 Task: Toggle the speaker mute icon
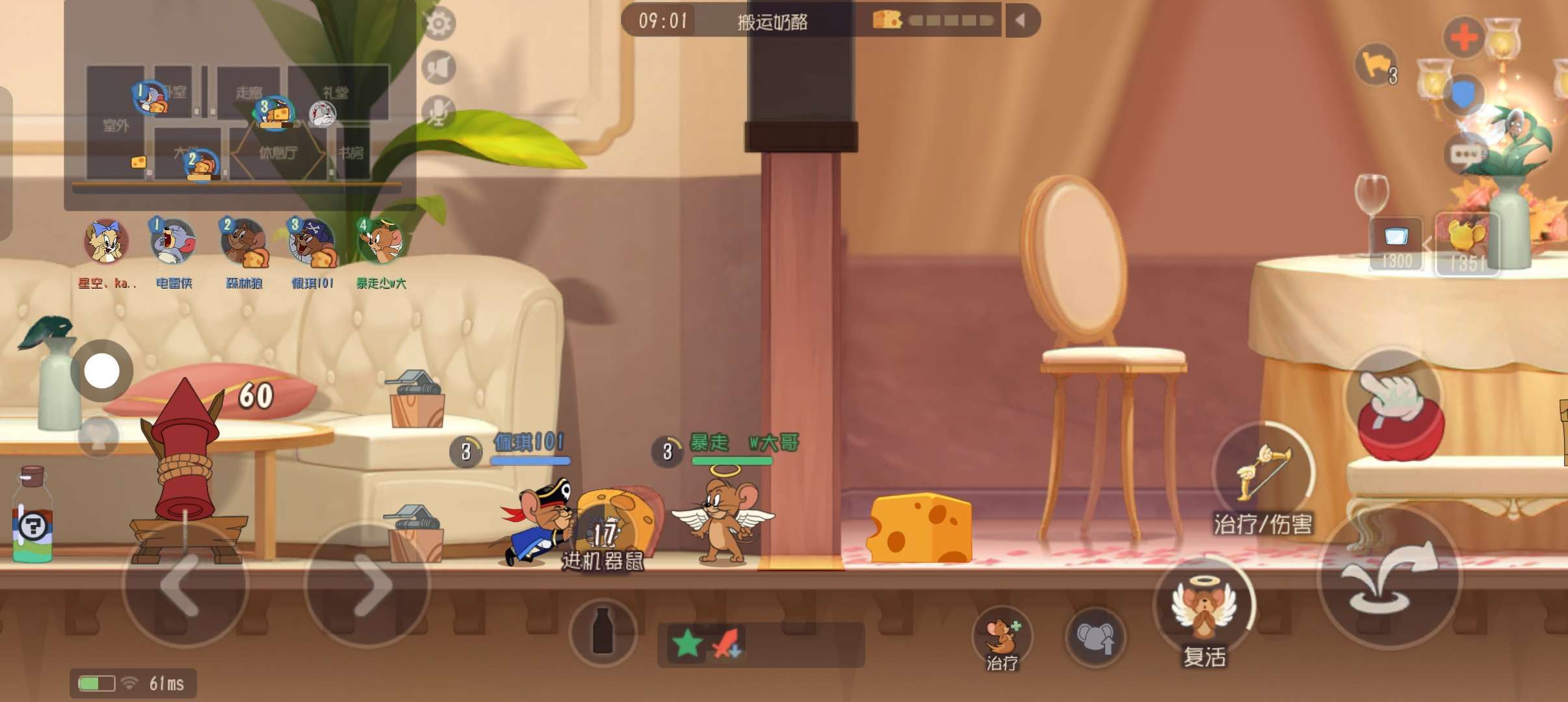(x=439, y=67)
